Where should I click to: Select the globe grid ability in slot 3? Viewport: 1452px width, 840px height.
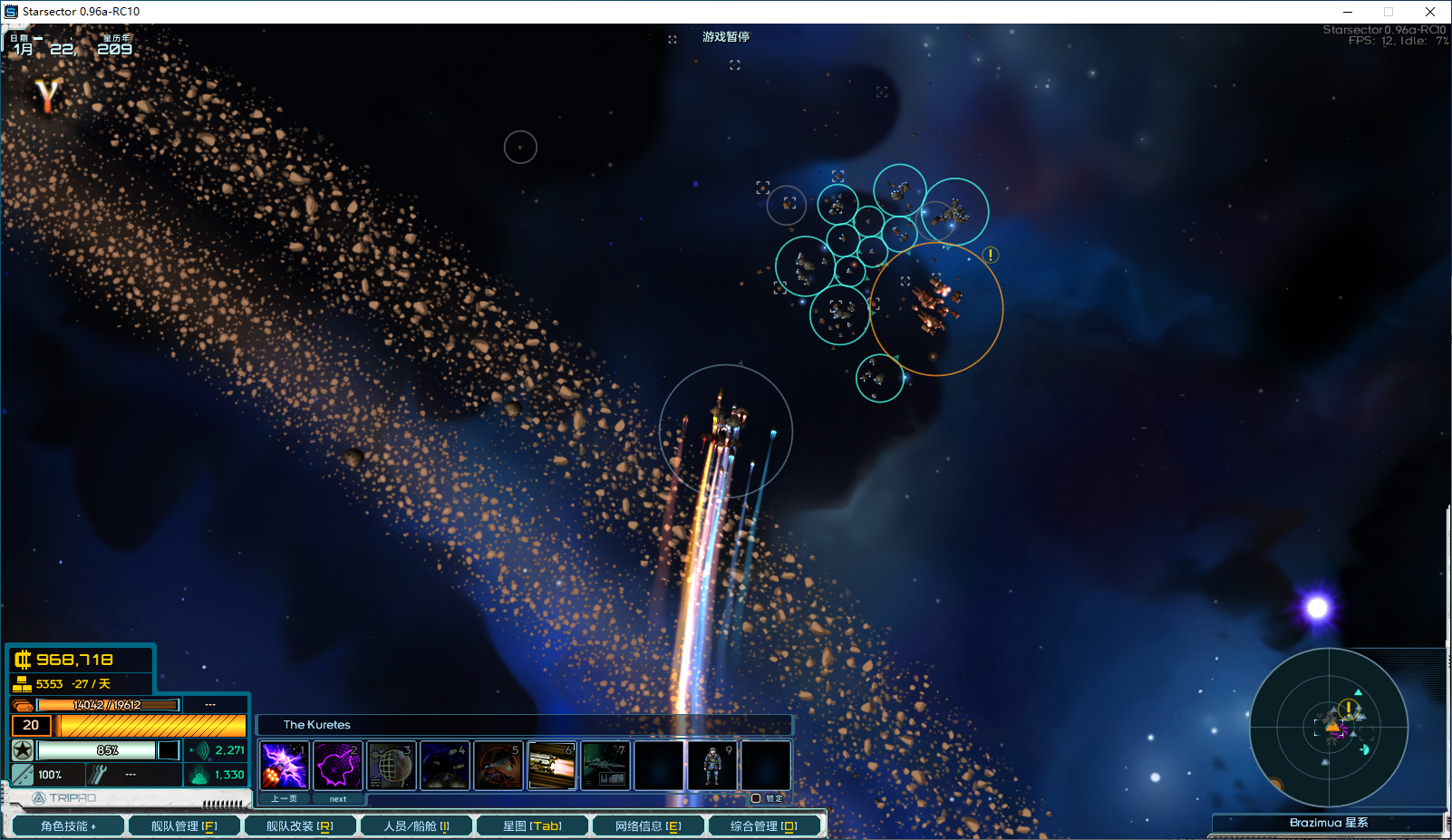click(x=392, y=765)
